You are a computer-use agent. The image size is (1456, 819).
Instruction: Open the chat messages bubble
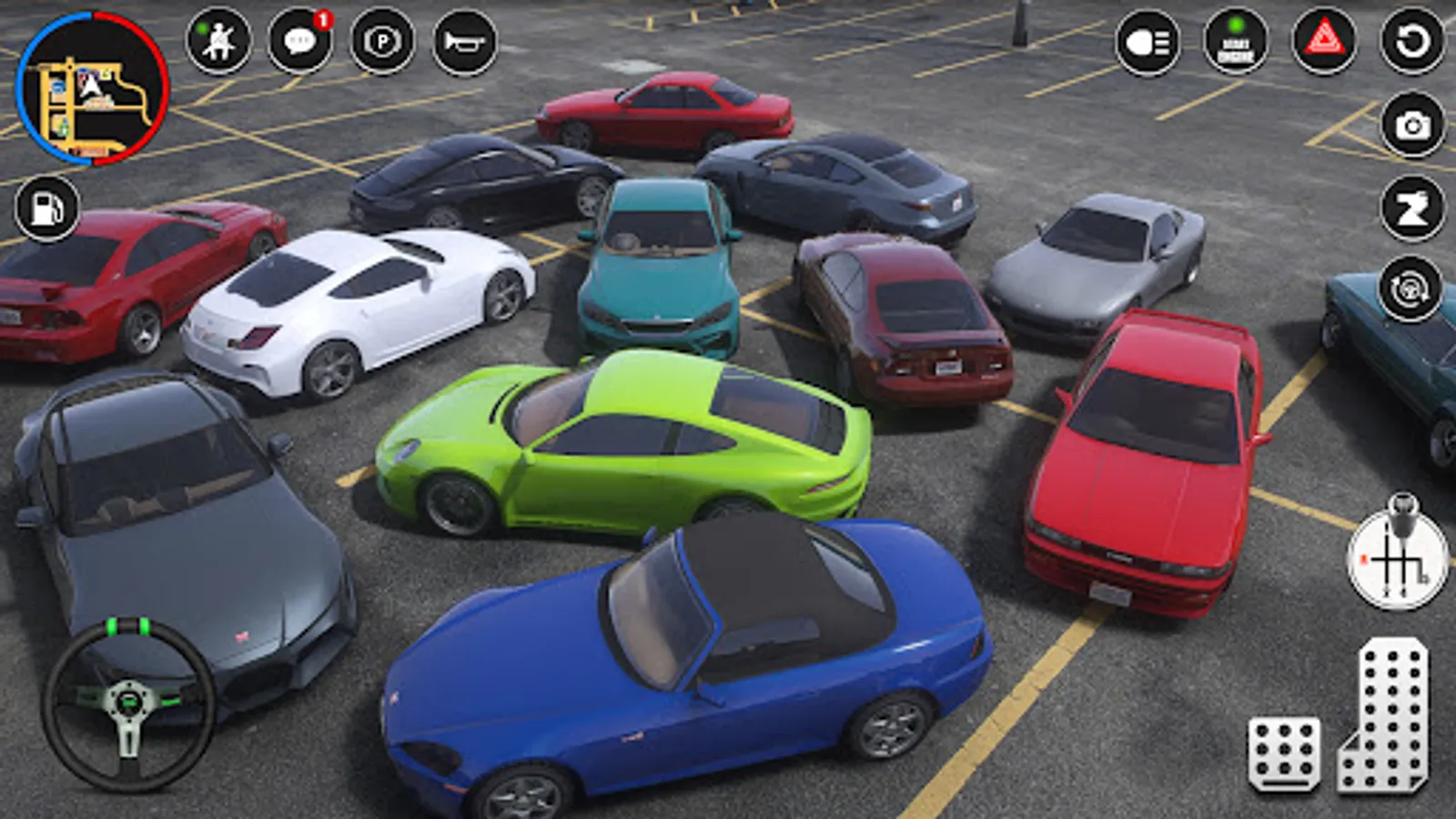(299, 41)
